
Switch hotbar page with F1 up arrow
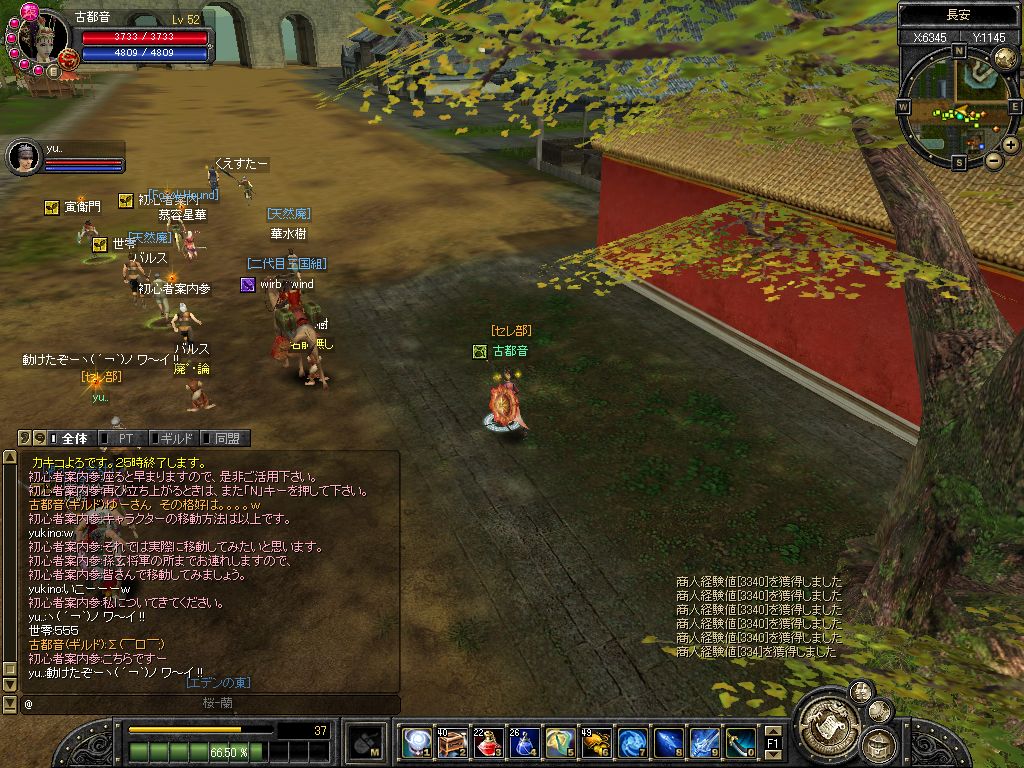coord(773,732)
